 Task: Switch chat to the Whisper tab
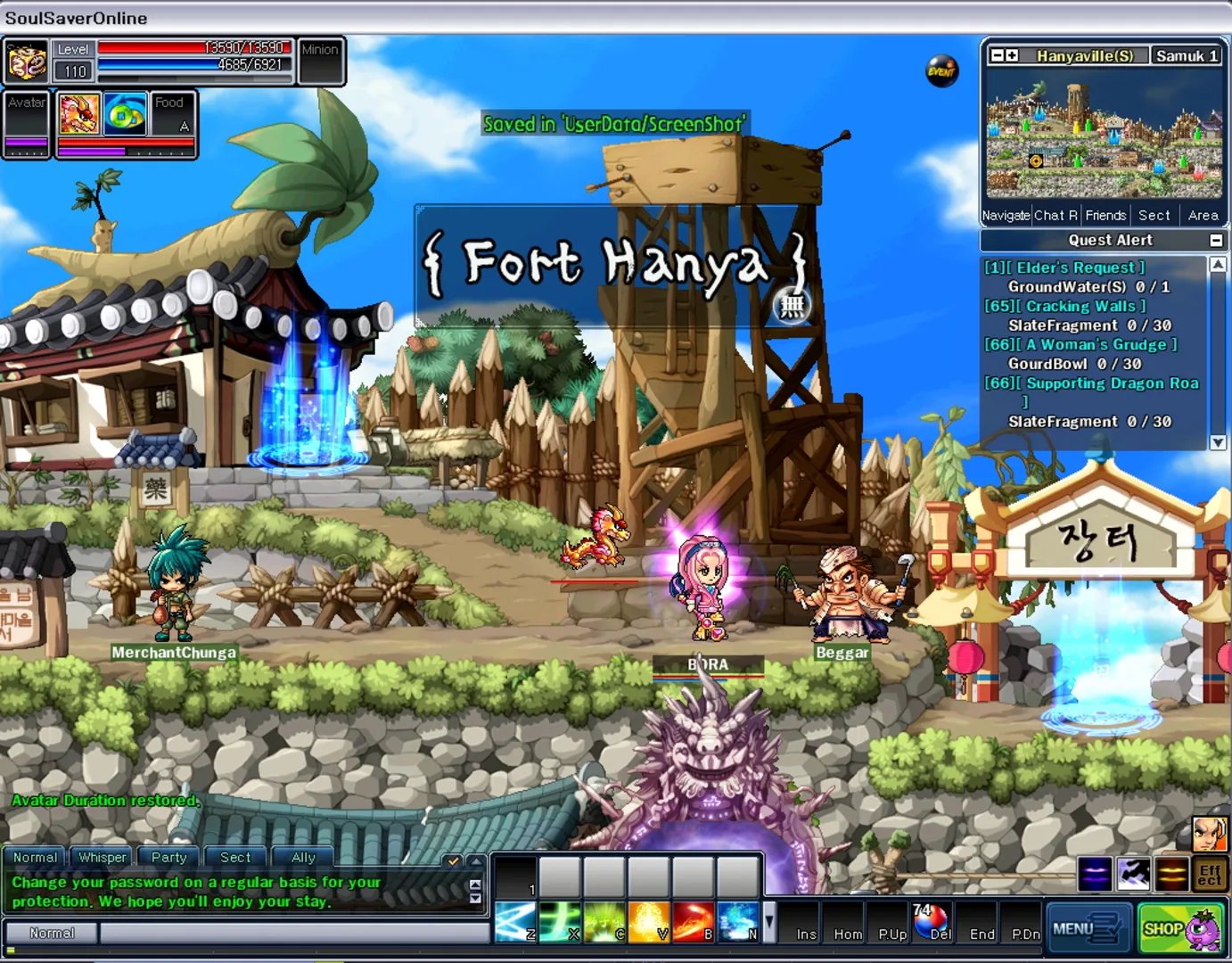point(102,857)
